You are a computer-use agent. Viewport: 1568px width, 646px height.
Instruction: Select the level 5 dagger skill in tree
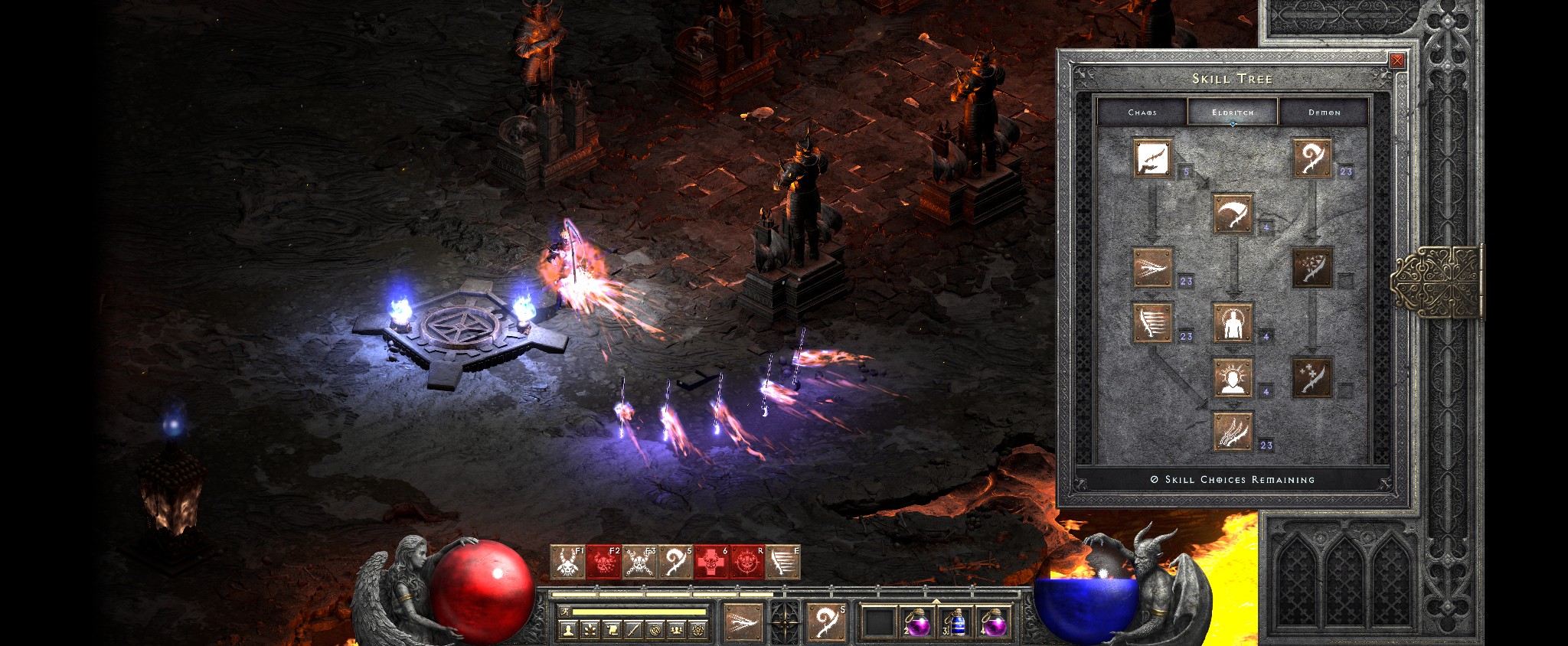(1152, 158)
